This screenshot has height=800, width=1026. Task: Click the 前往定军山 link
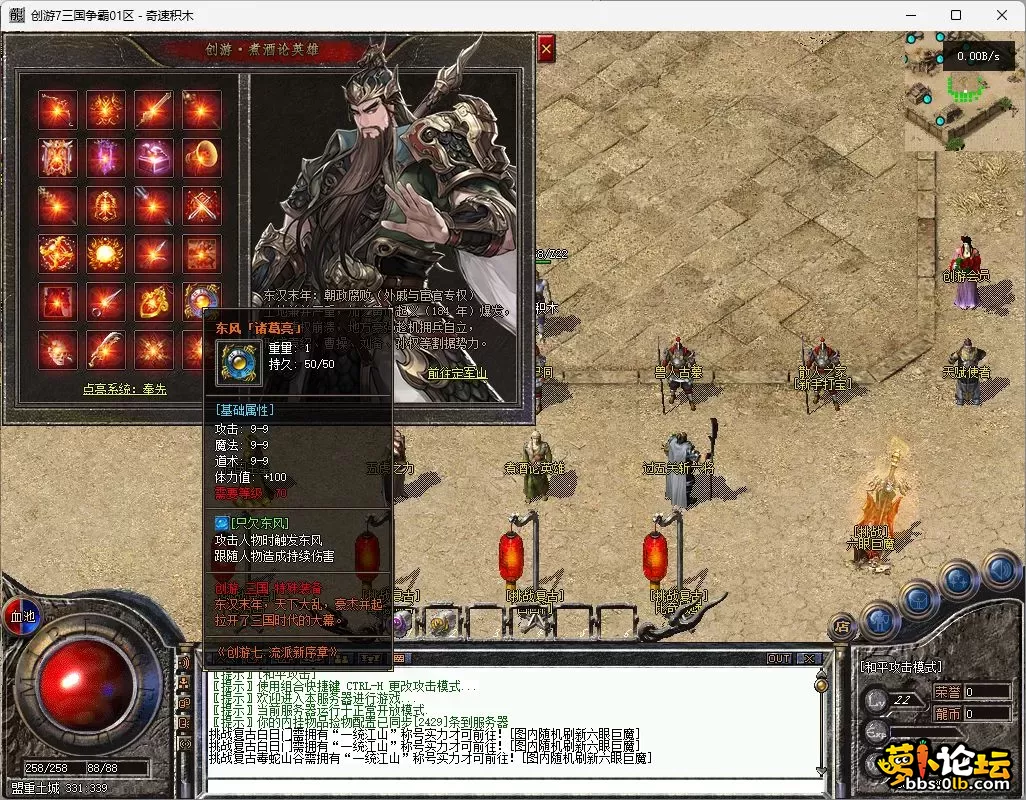coord(458,373)
